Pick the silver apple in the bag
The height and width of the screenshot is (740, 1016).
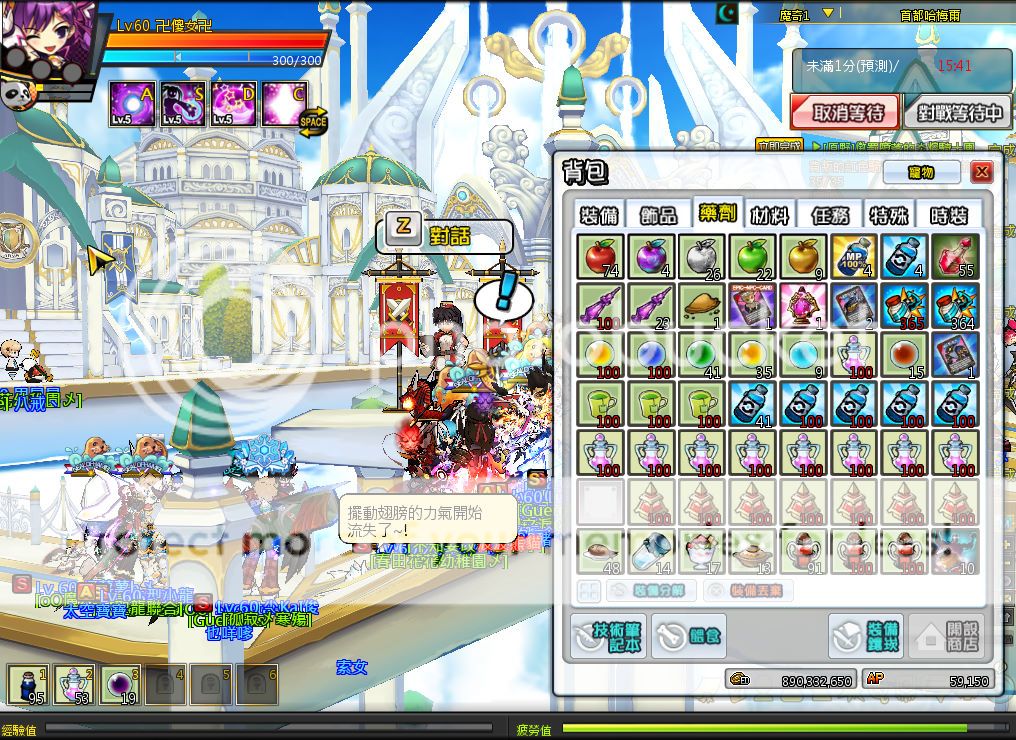click(x=702, y=257)
